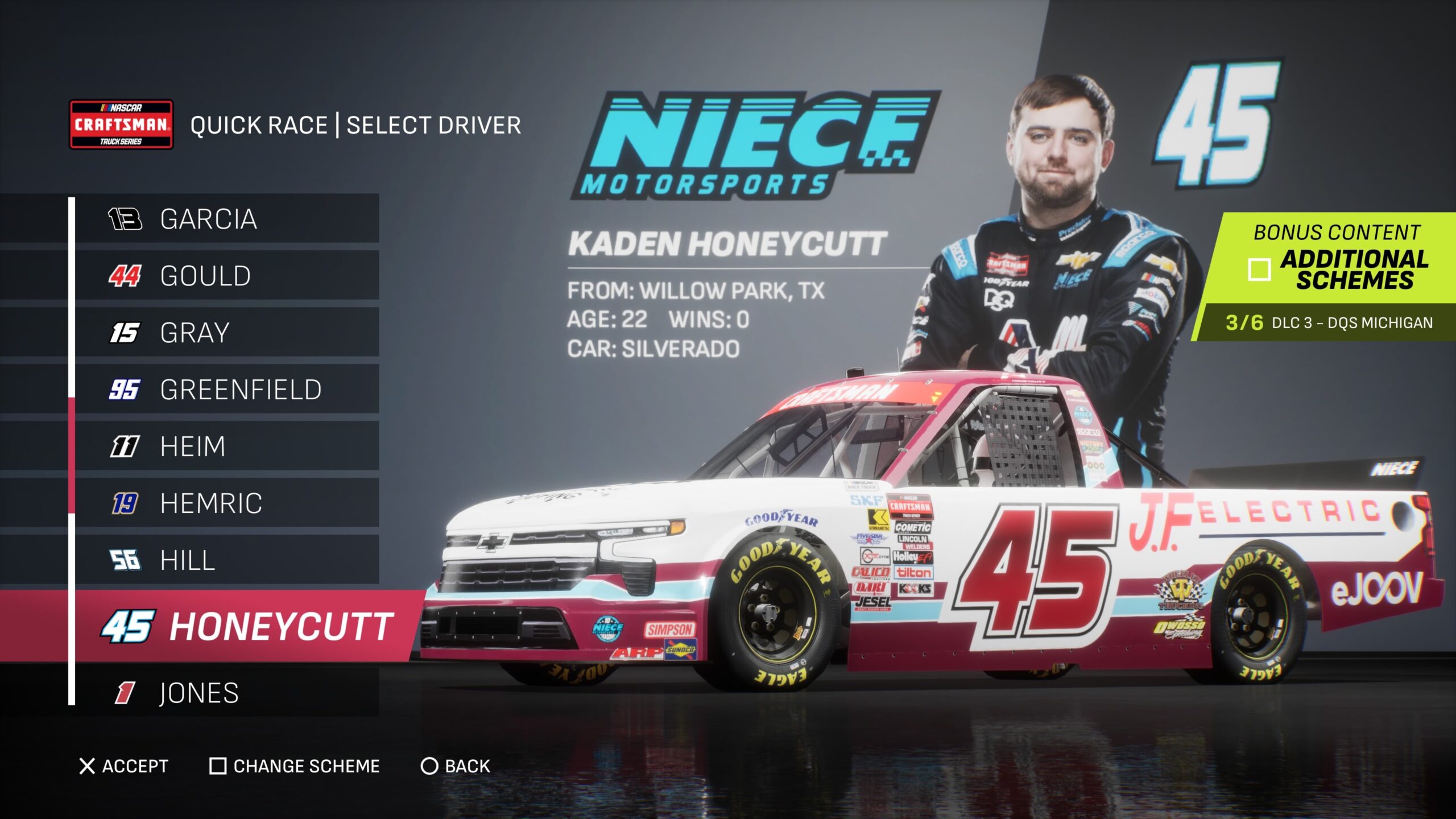This screenshot has height=819, width=1456.
Task: Pick Gray's number 15 truck
Action: pos(227,333)
